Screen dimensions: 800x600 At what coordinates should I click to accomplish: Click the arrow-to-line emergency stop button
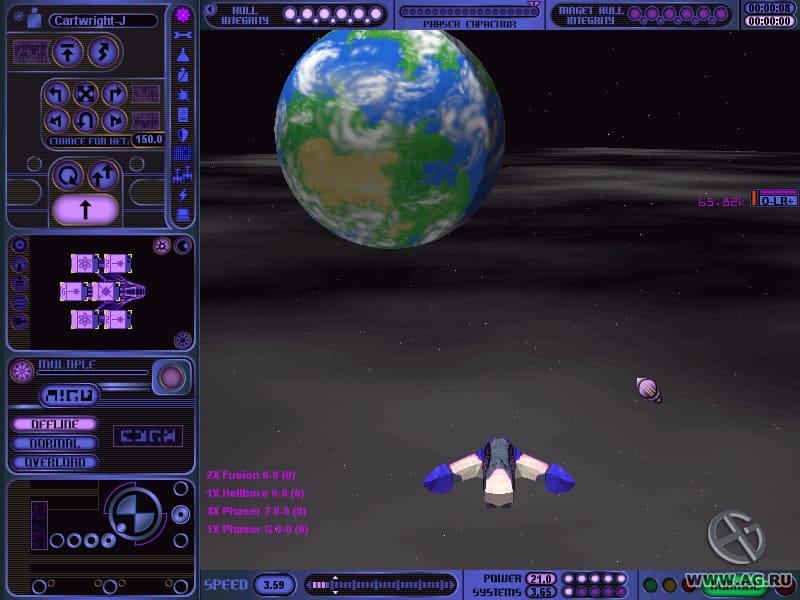(69, 52)
